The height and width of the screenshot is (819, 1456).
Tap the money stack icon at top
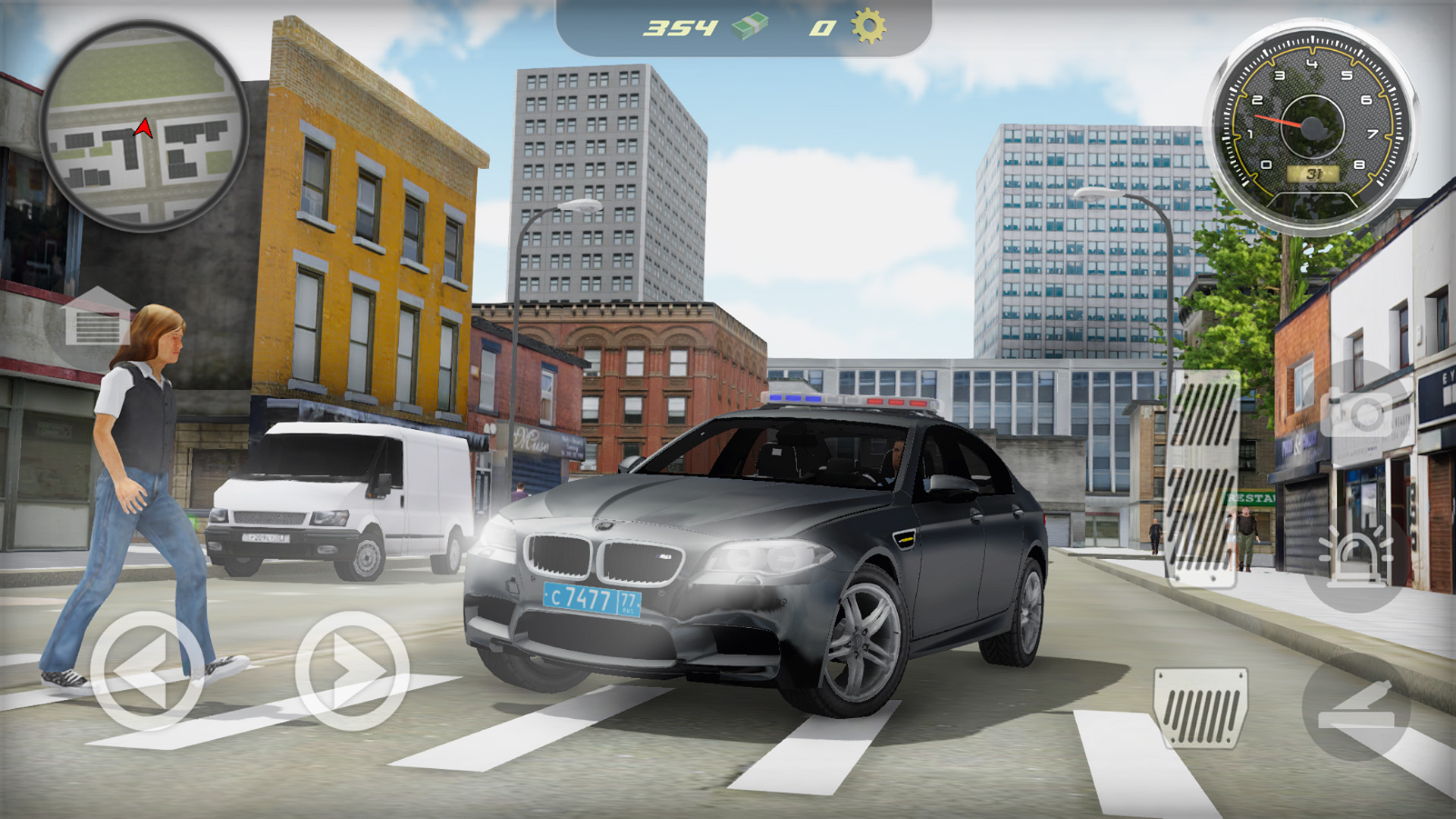[751, 27]
